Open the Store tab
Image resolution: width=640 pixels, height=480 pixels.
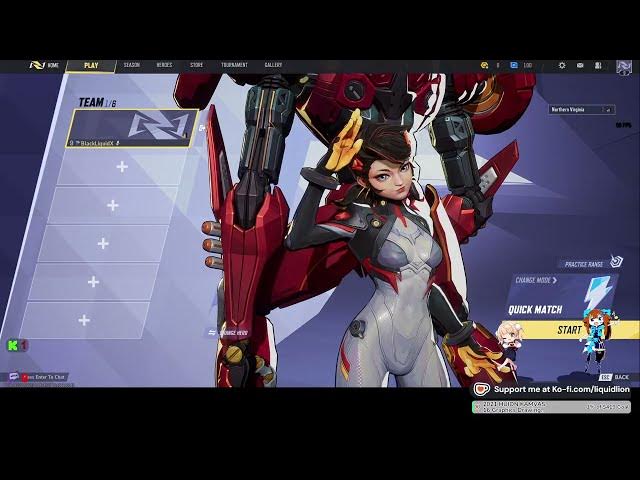point(196,65)
